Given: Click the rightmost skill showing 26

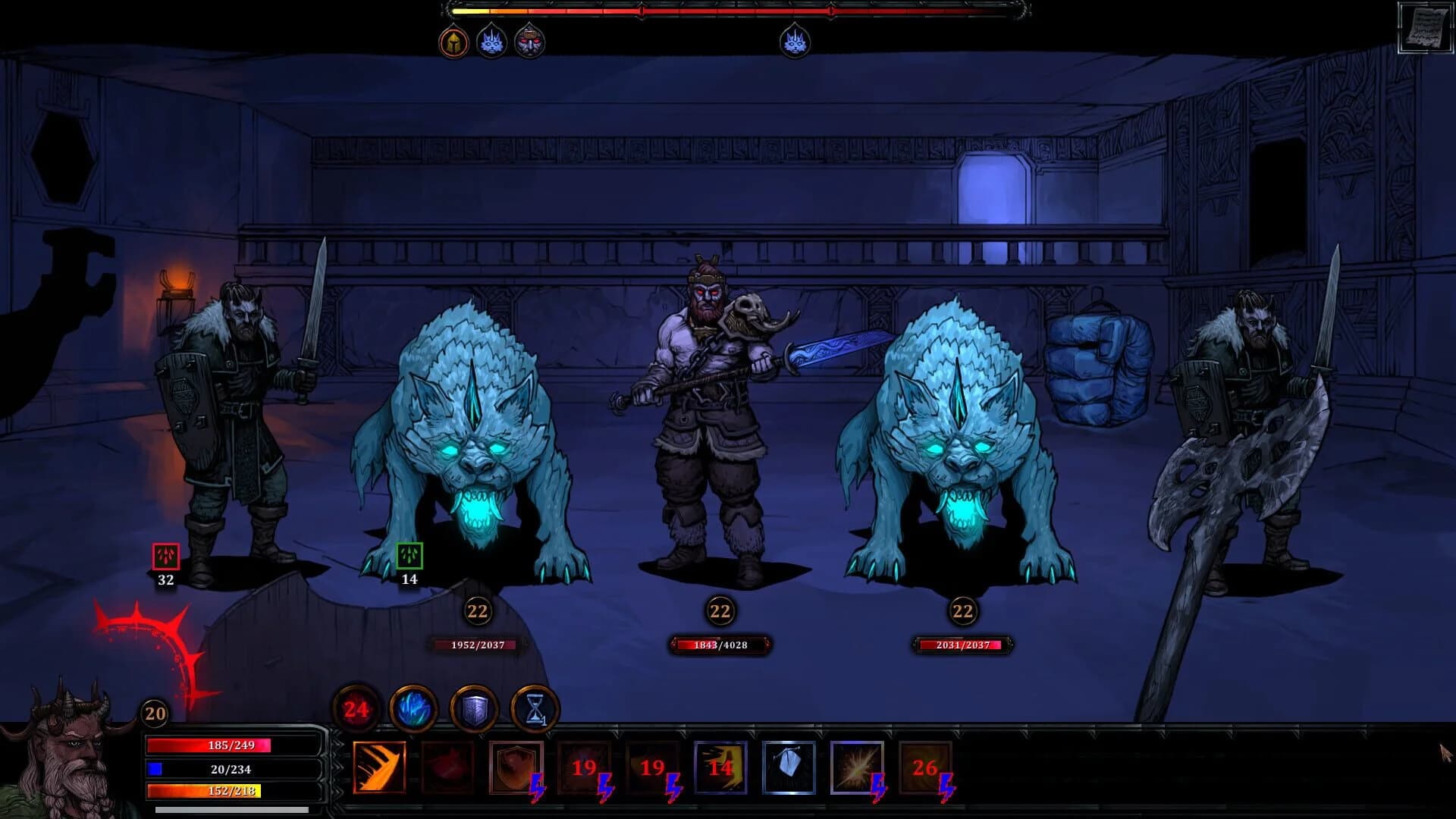Looking at the screenshot, I should (925, 767).
